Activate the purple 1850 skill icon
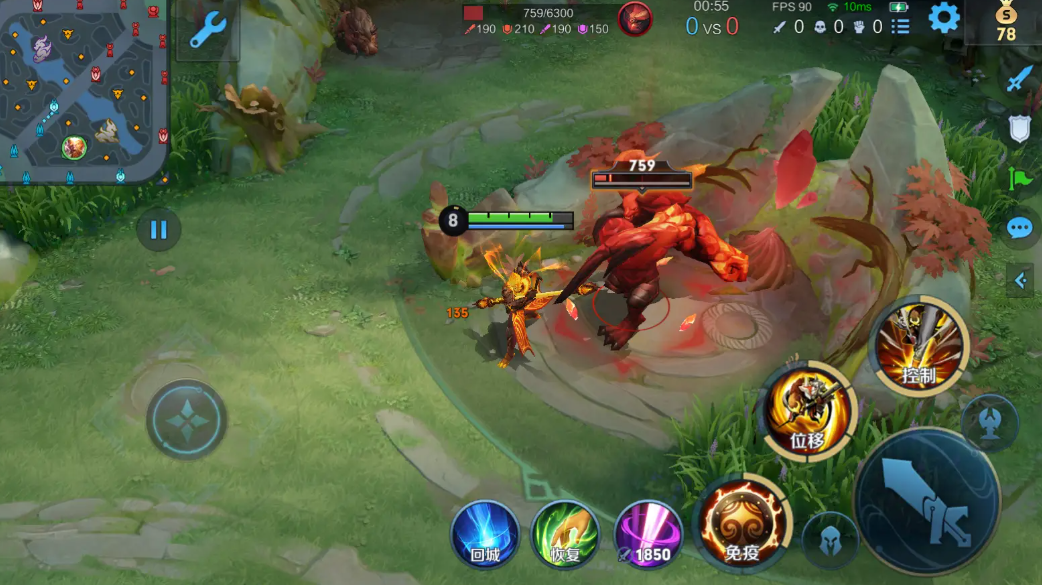 coord(648,534)
